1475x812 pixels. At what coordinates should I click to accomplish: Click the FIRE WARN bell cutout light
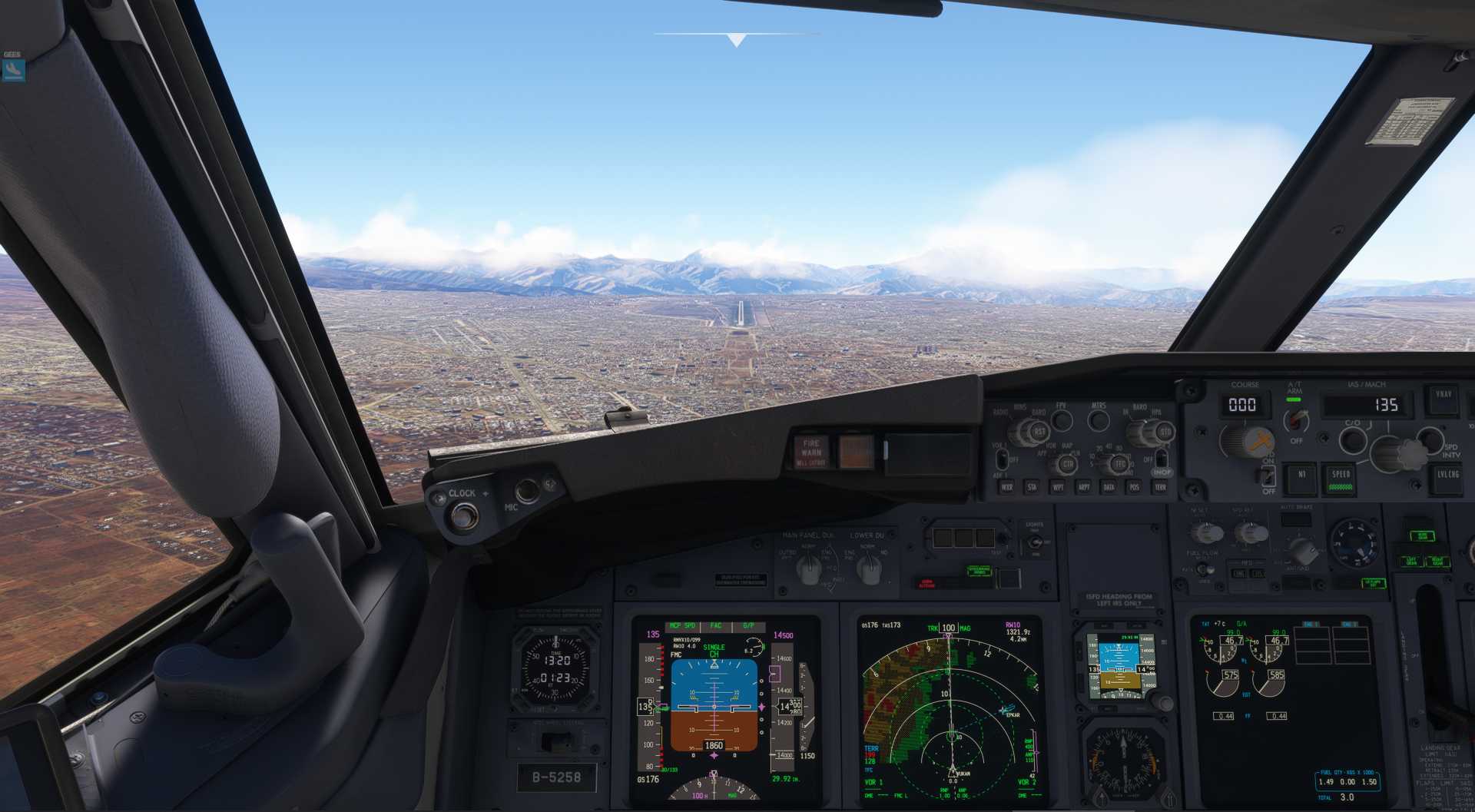pyautogui.click(x=811, y=452)
